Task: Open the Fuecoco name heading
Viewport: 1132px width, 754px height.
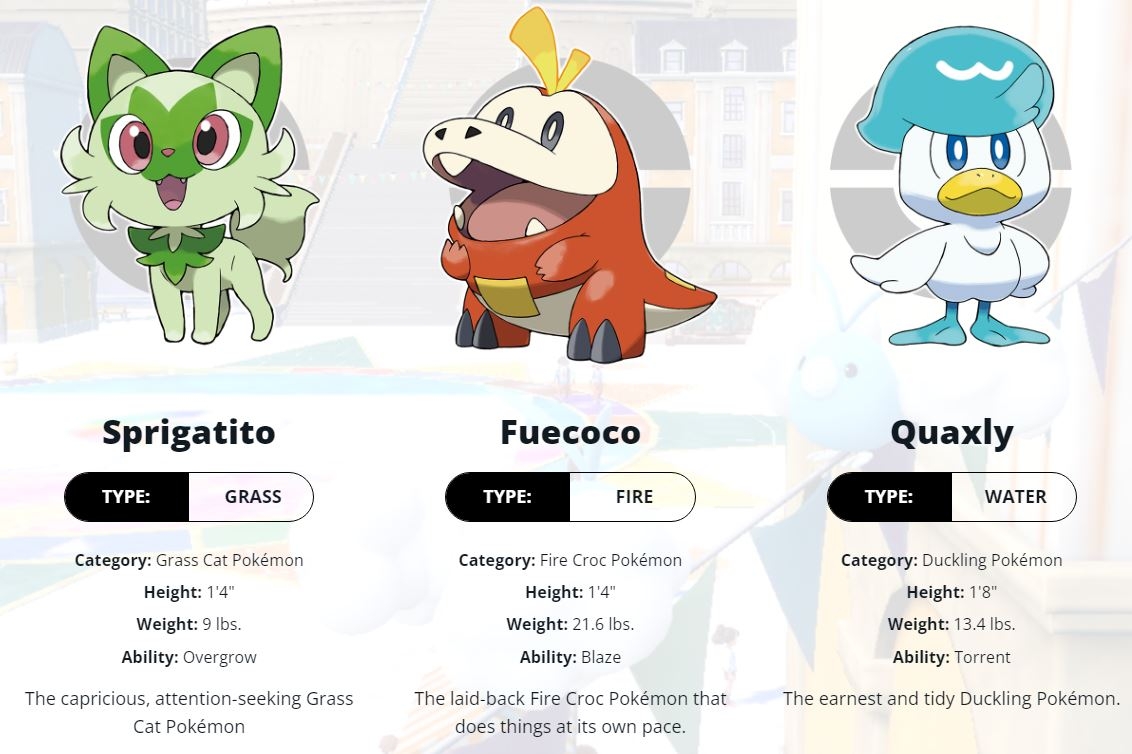Action: 570,433
